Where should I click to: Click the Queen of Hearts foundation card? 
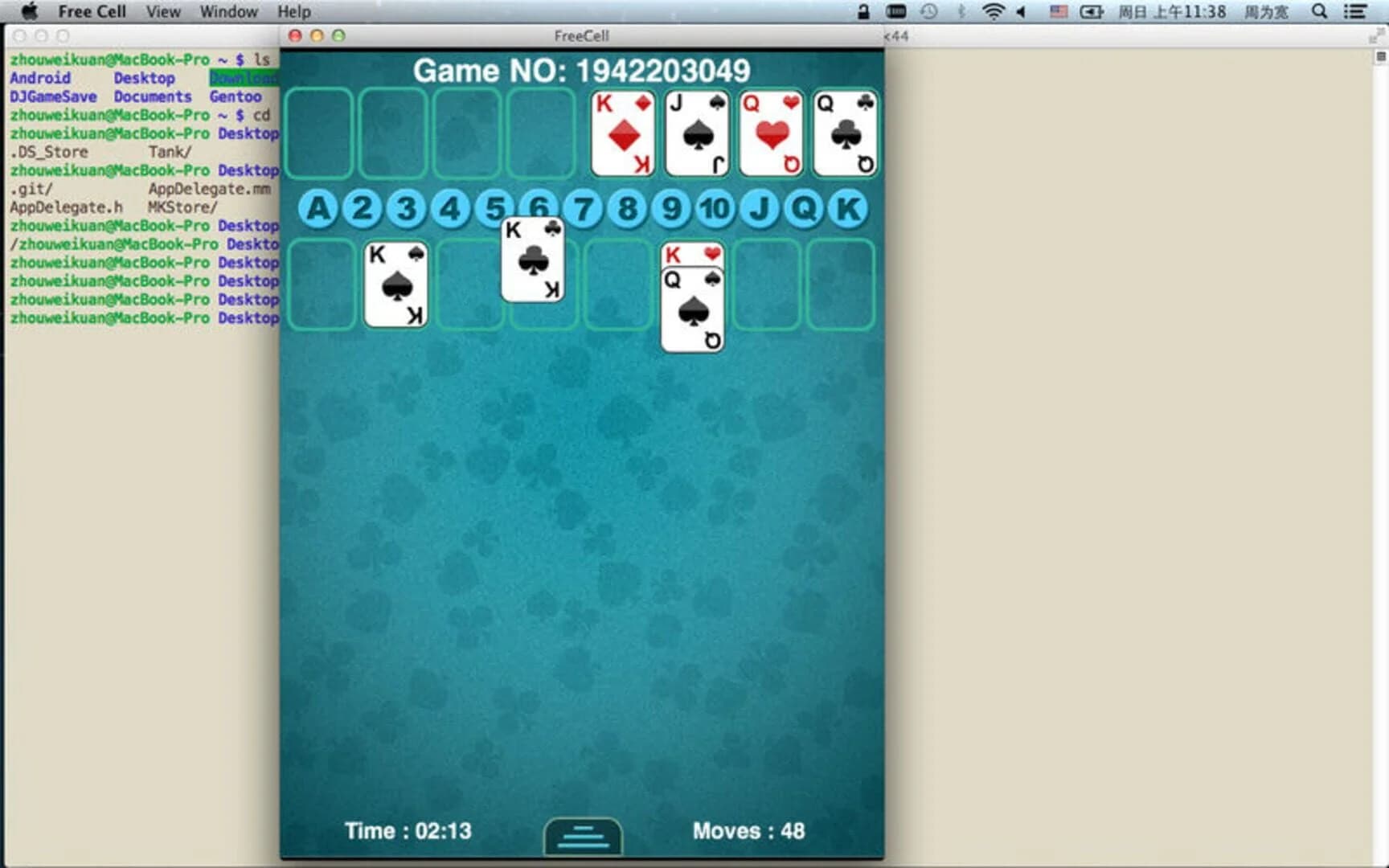[x=771, y=133]
